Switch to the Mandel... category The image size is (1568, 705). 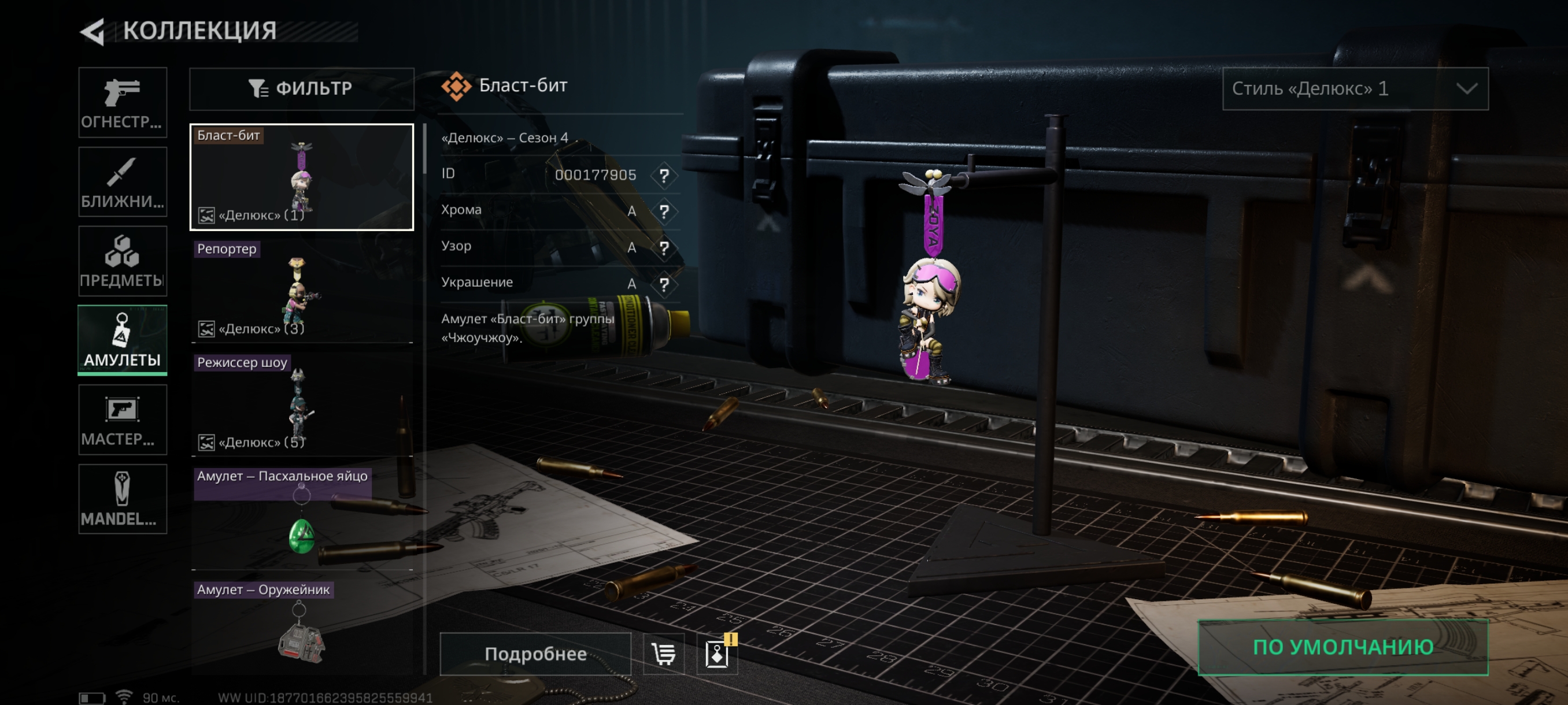[x=123, y=499]
